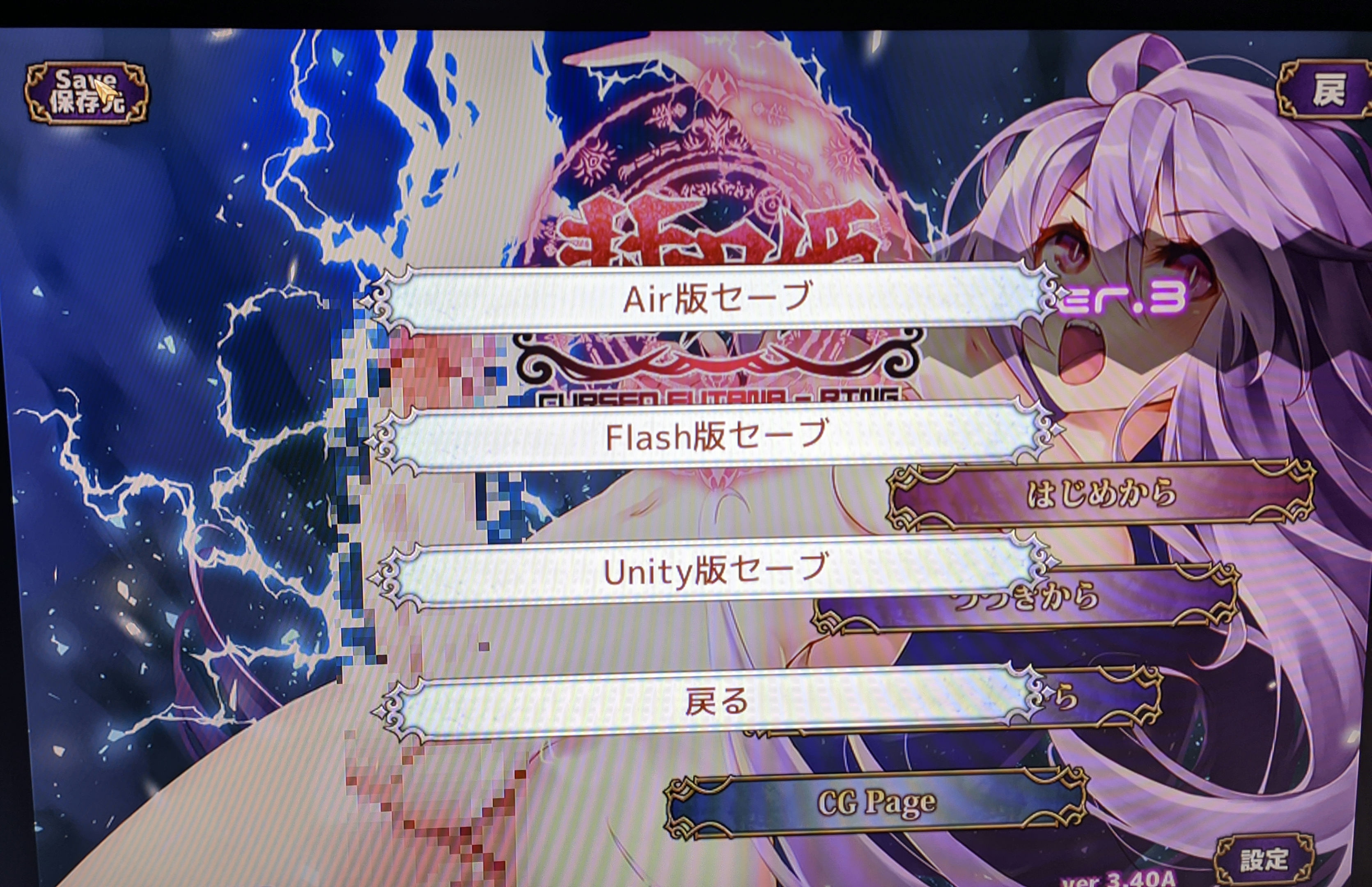Click the Save 保存先 badge top left

[x=86, y=92]
